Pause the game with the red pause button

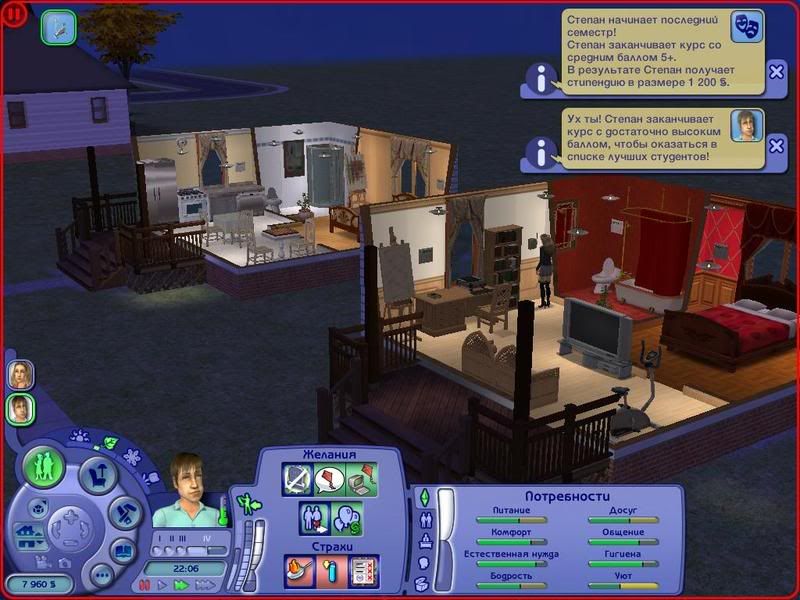pyautogui.click(x=145, y=585)
